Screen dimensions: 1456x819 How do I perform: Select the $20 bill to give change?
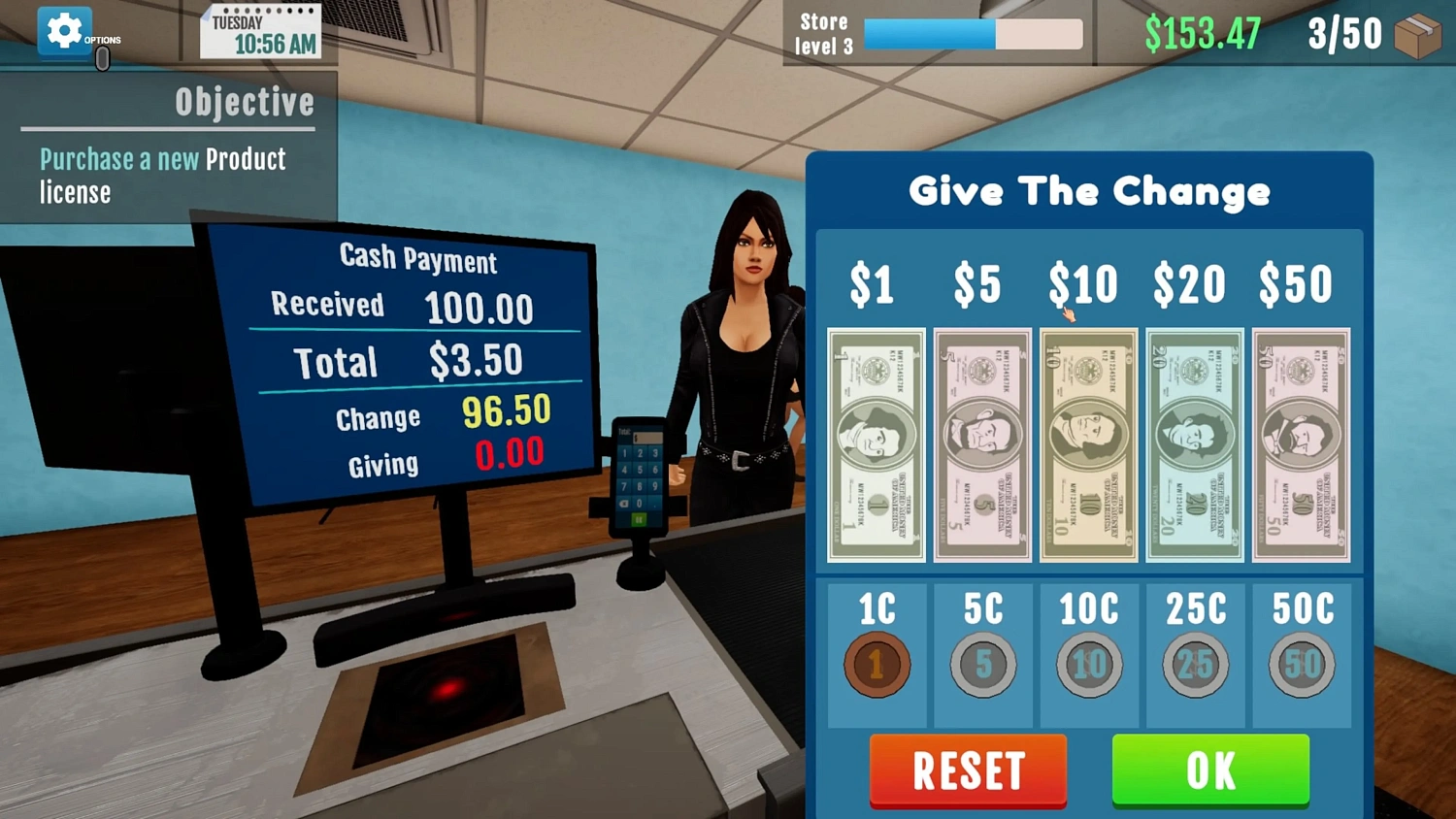(x=1194, y=444)
